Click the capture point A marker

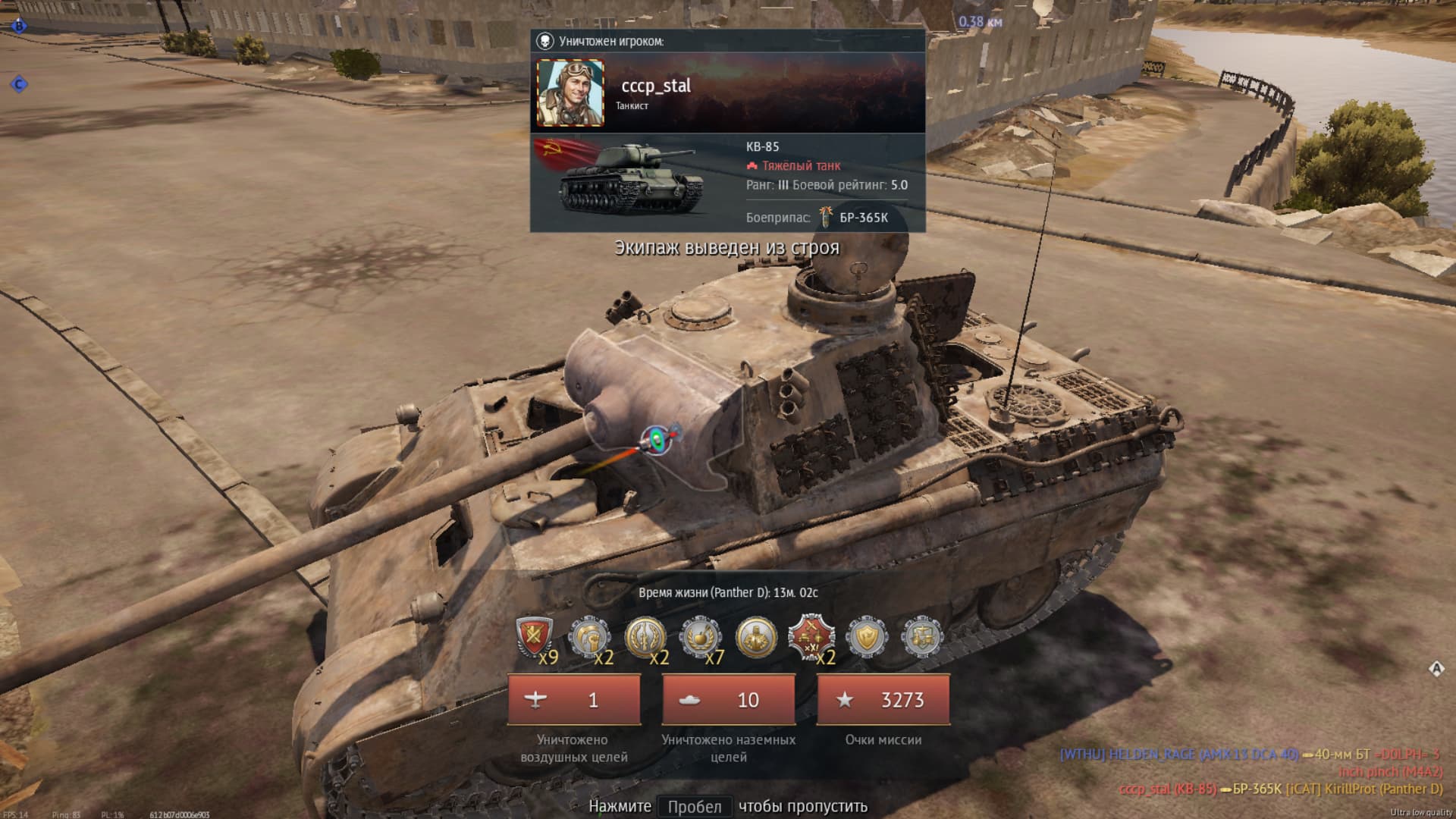point(1436,669)
